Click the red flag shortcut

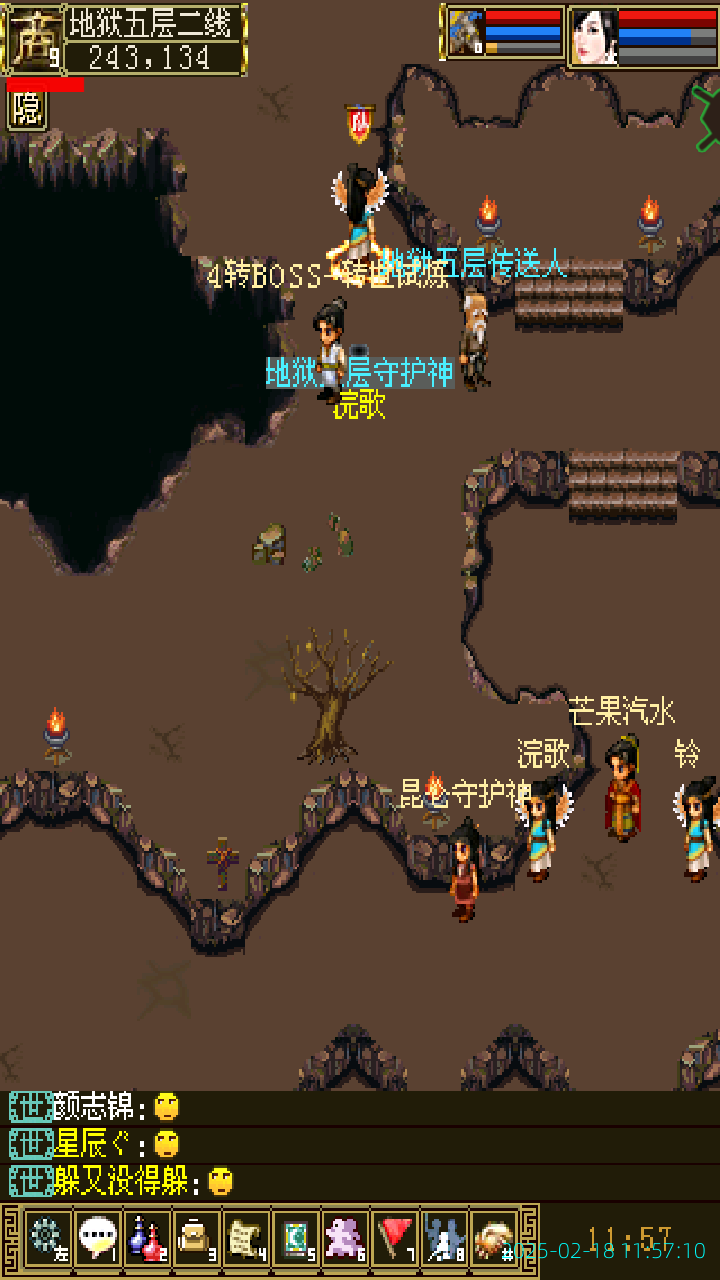[x=395, y=1240]
